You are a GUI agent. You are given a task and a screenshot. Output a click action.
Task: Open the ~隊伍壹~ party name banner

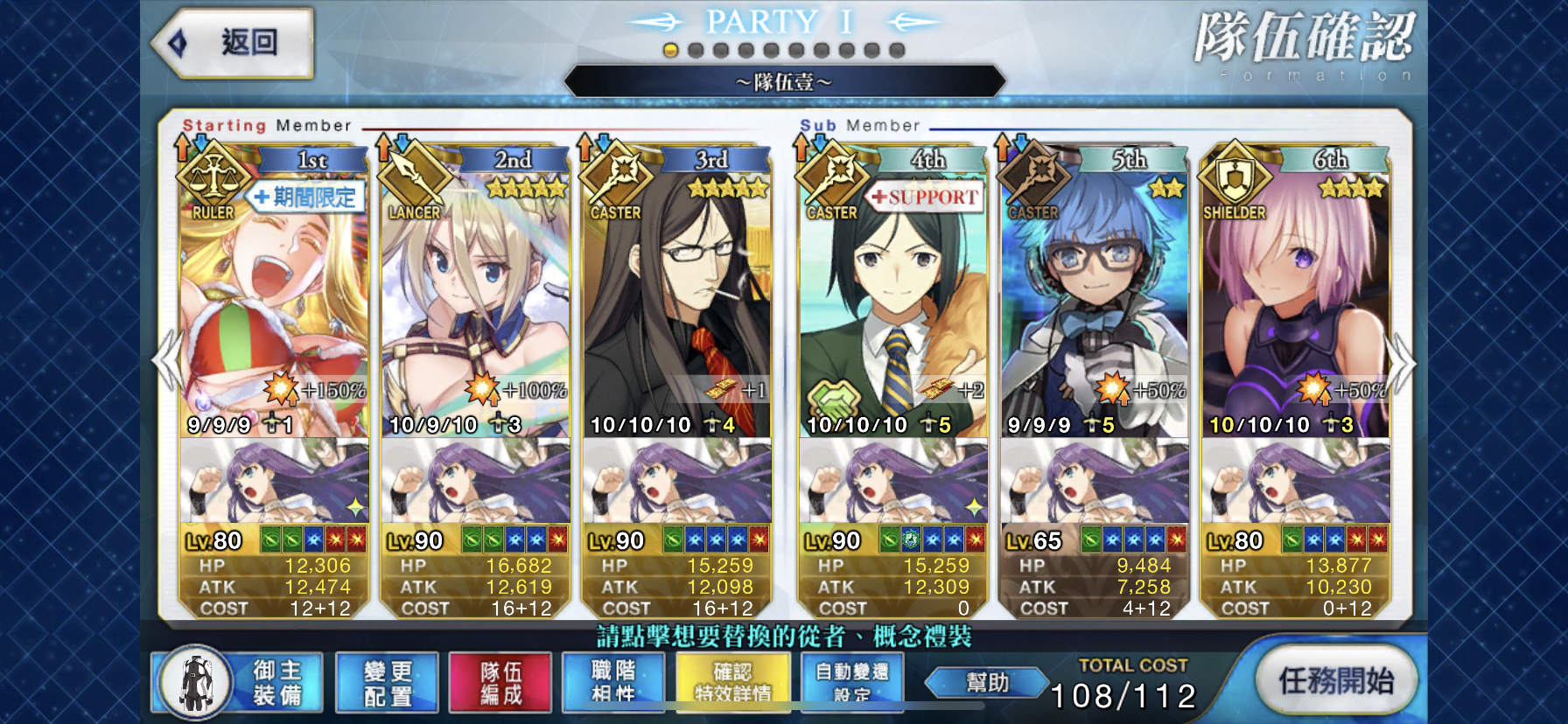pos(784,80)
